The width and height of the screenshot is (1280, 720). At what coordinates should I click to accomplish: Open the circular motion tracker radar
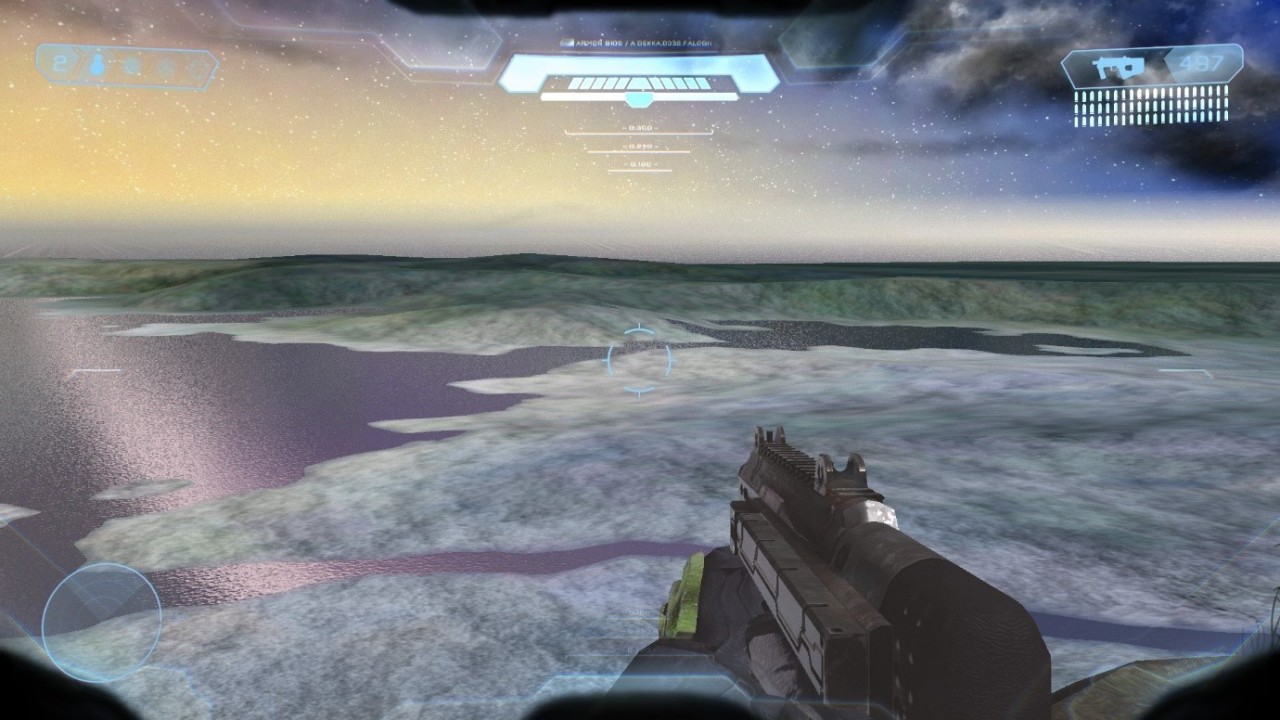coord(101,622)
